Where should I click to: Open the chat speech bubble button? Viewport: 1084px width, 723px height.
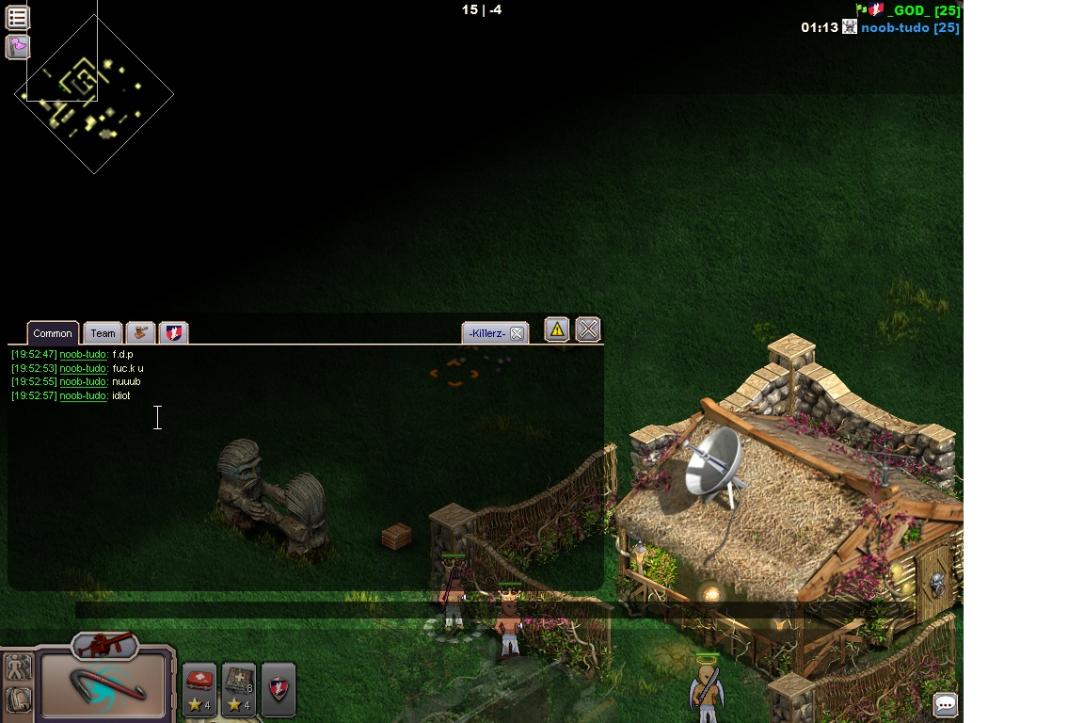click(x=945, y=704)
